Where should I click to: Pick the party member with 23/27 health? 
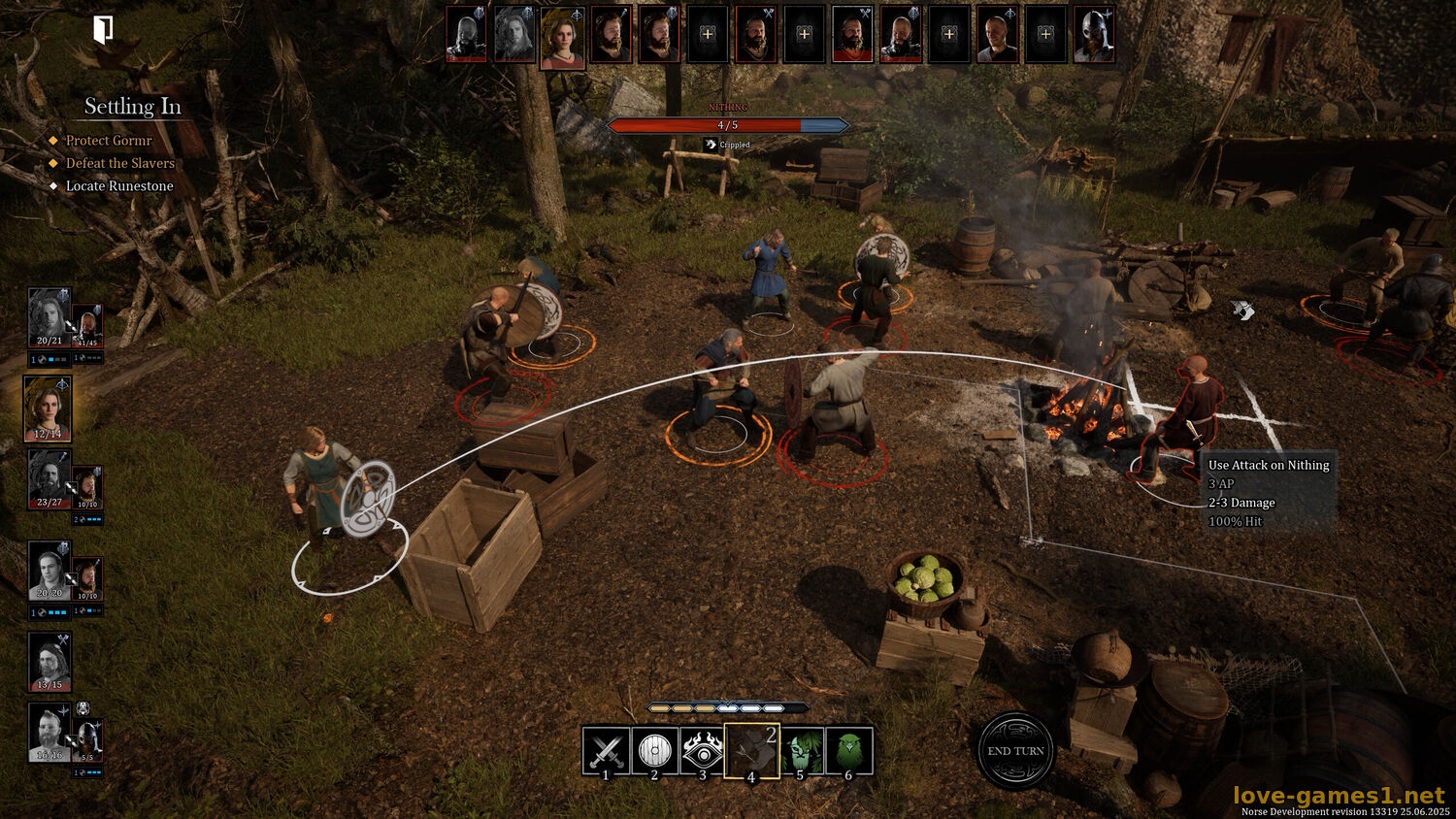(49, 477)
